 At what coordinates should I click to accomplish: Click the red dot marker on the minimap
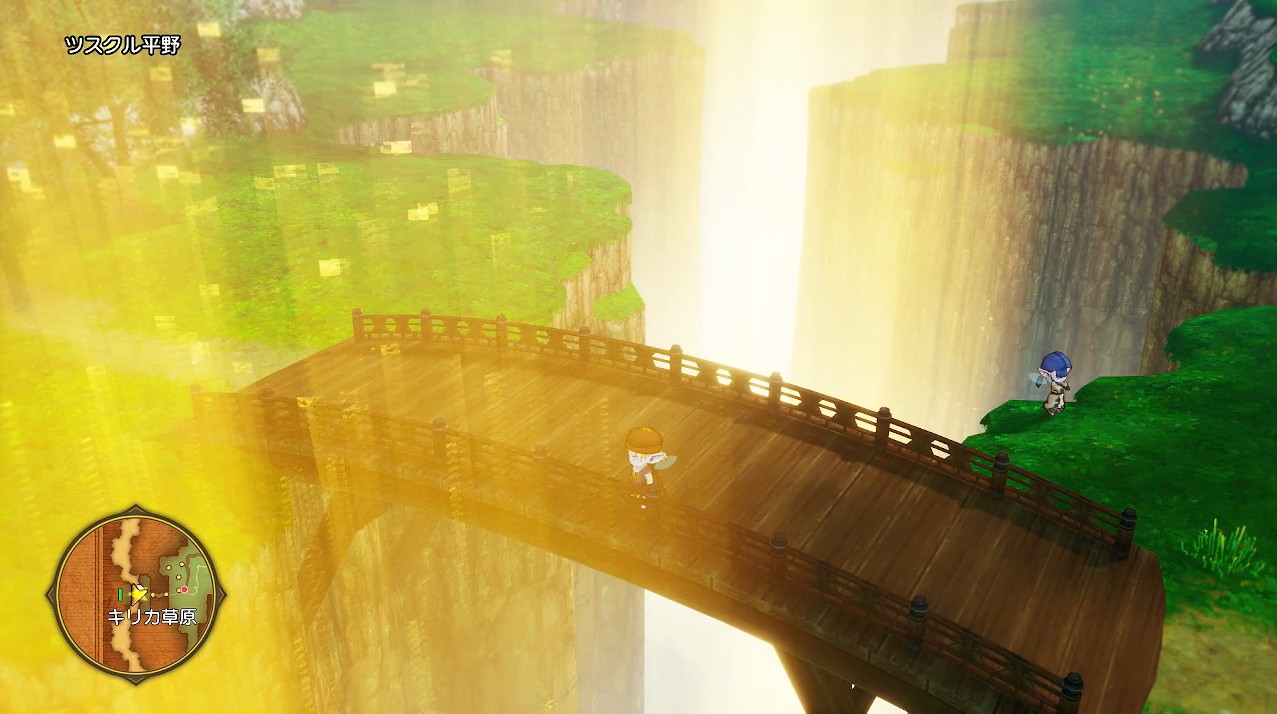click(184, 589)
